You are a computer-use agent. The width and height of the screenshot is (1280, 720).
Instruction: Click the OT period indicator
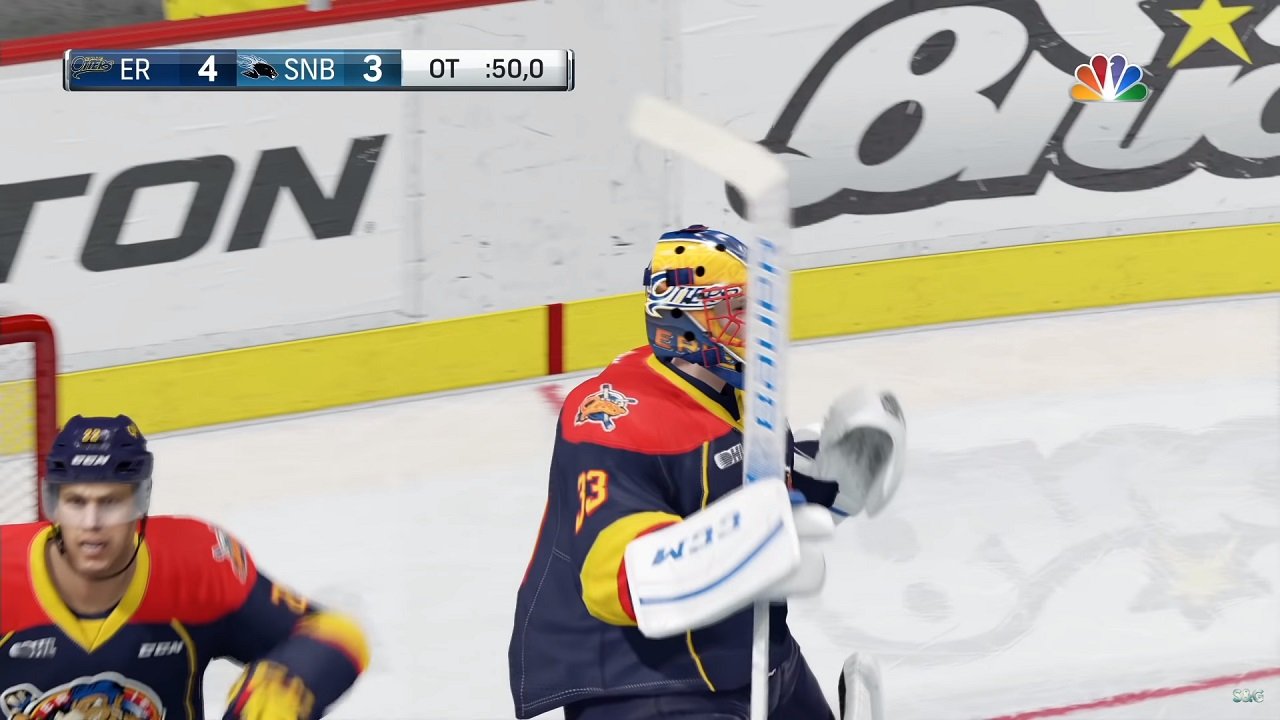click(x=446, y=70)
